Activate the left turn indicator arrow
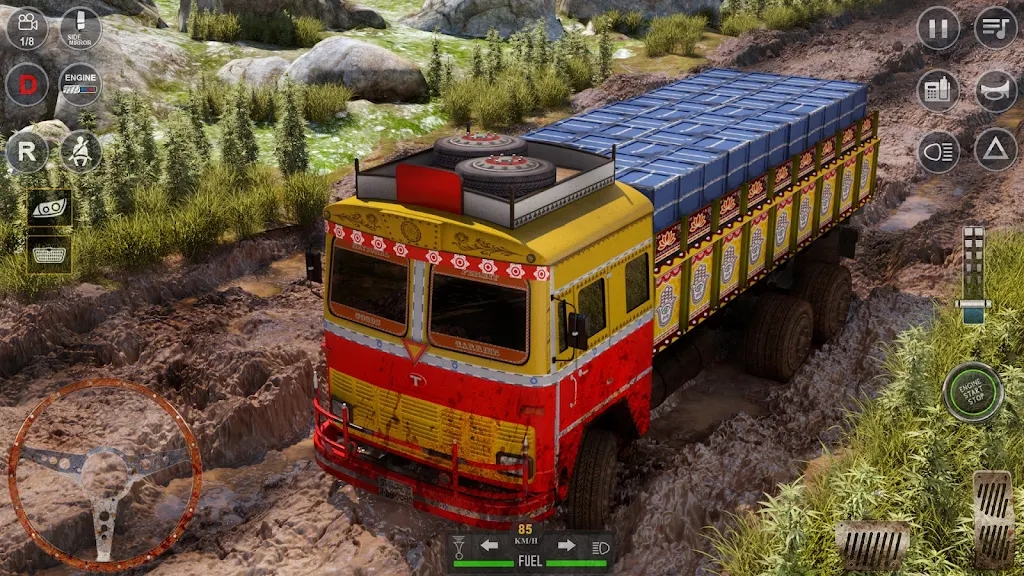1024x576 pixels. click(x=490, y=546)
